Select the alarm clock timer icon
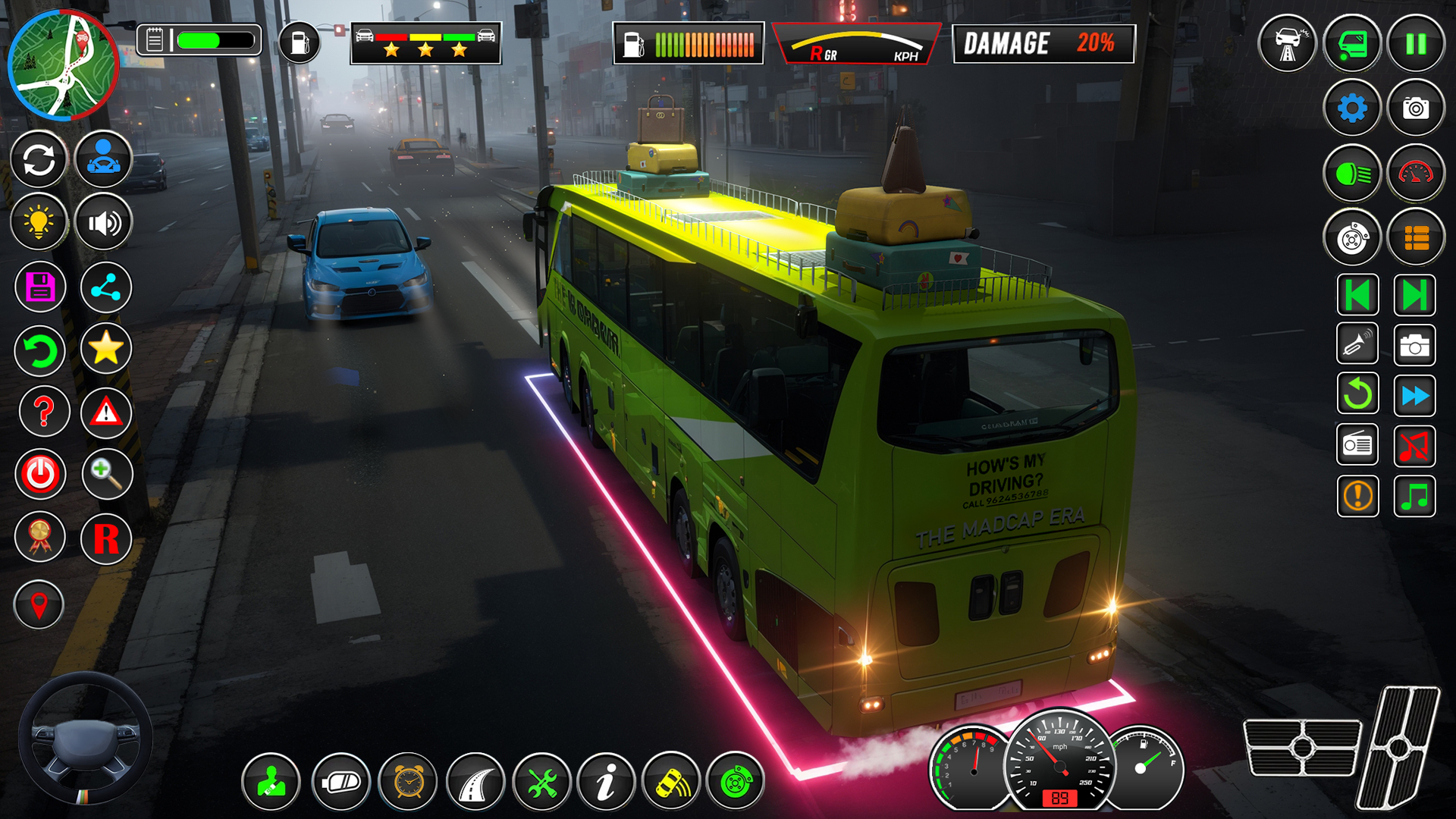Image resolution: width=1456 pixels, height=819 pixels. pos(406,781)
